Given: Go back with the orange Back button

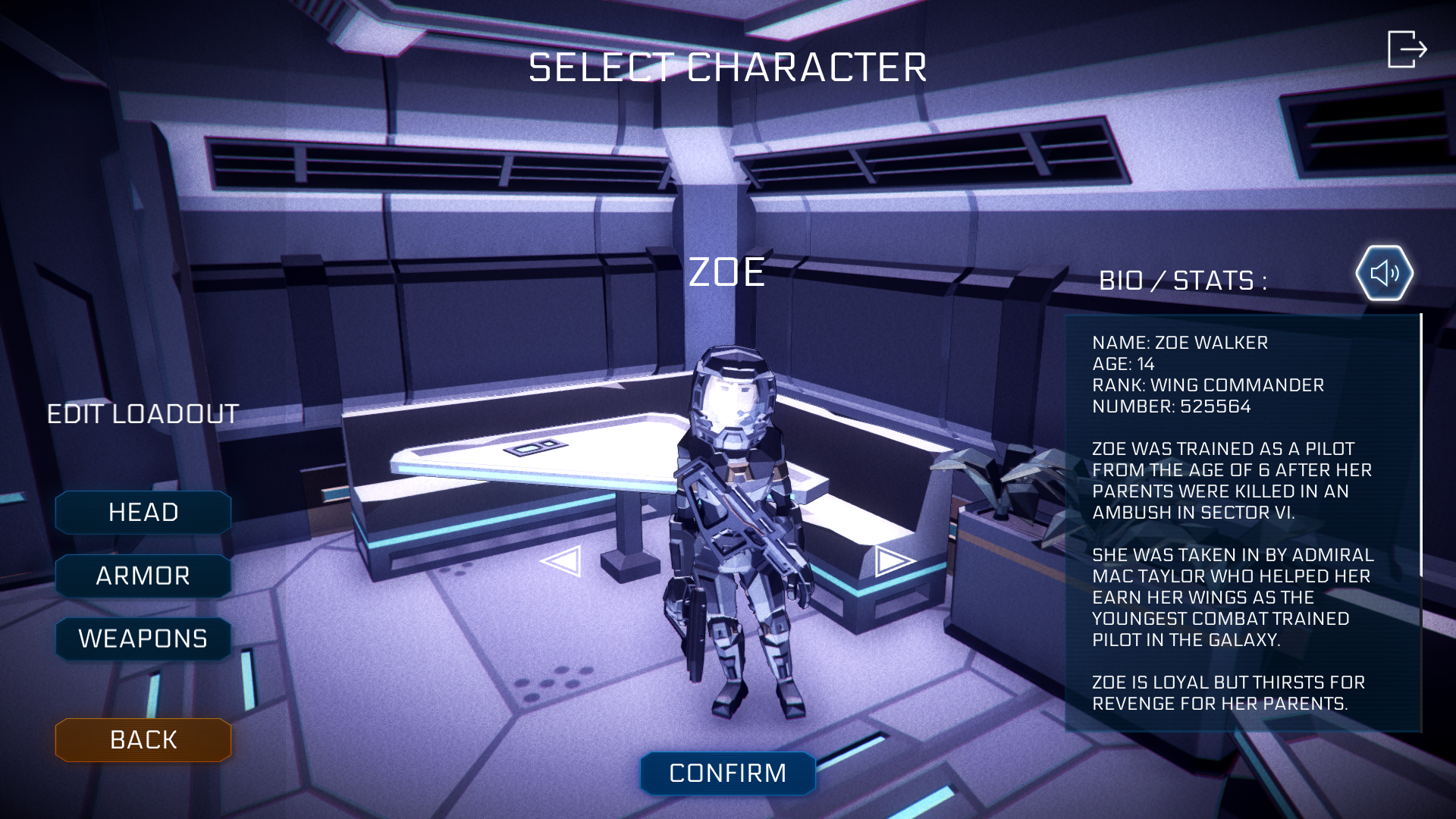Looking at the screenshot, I should (x=143, y=740).
